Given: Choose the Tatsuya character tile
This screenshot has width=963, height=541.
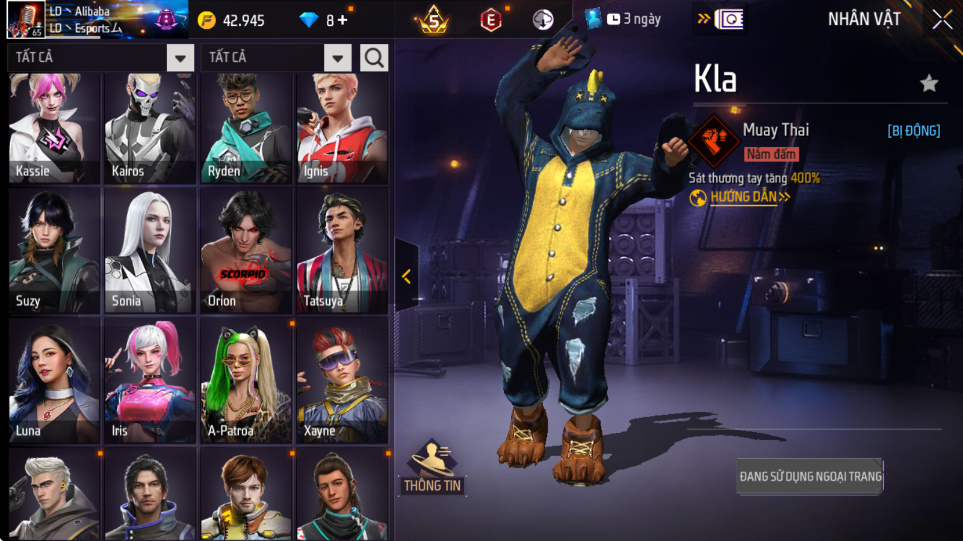Looking at the screenshot, I should [341, 252].
